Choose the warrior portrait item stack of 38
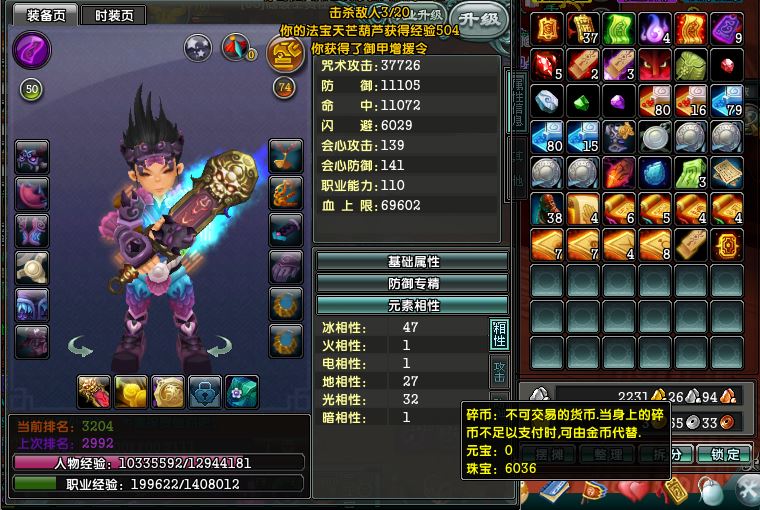 pyautogui.click(x=545, y=209)
